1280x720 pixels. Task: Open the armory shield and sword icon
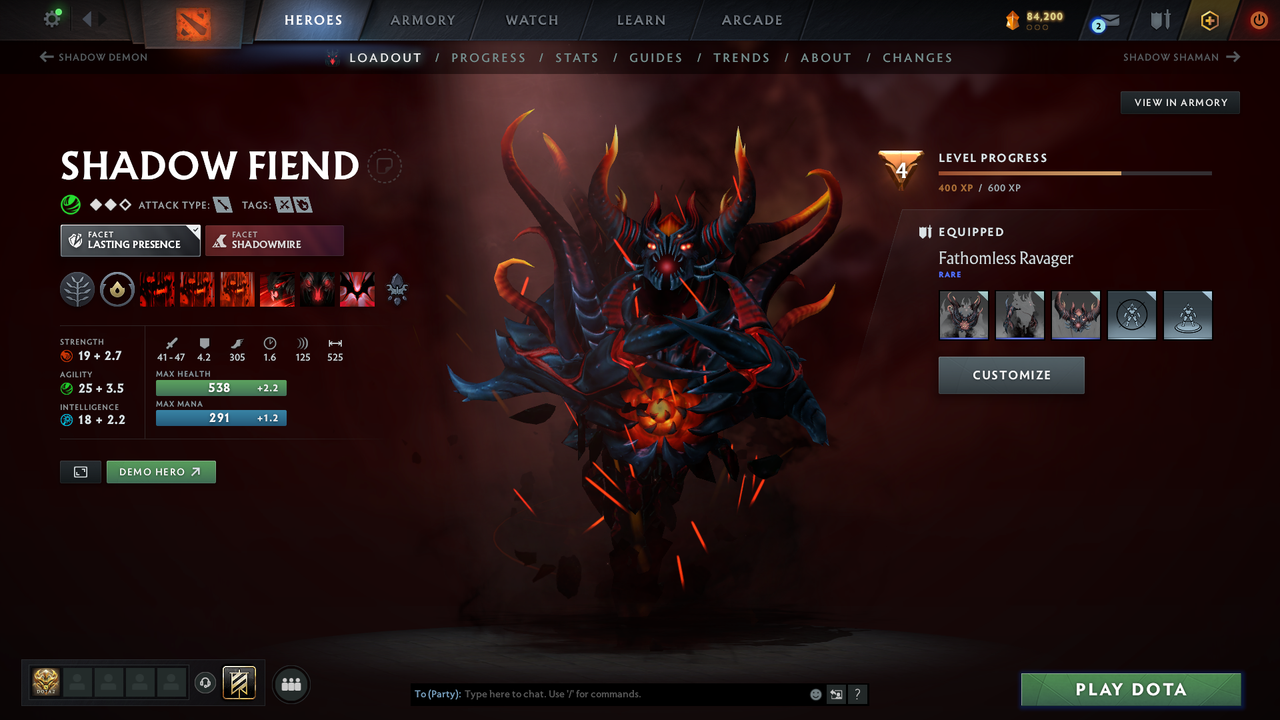(1158, 20)
